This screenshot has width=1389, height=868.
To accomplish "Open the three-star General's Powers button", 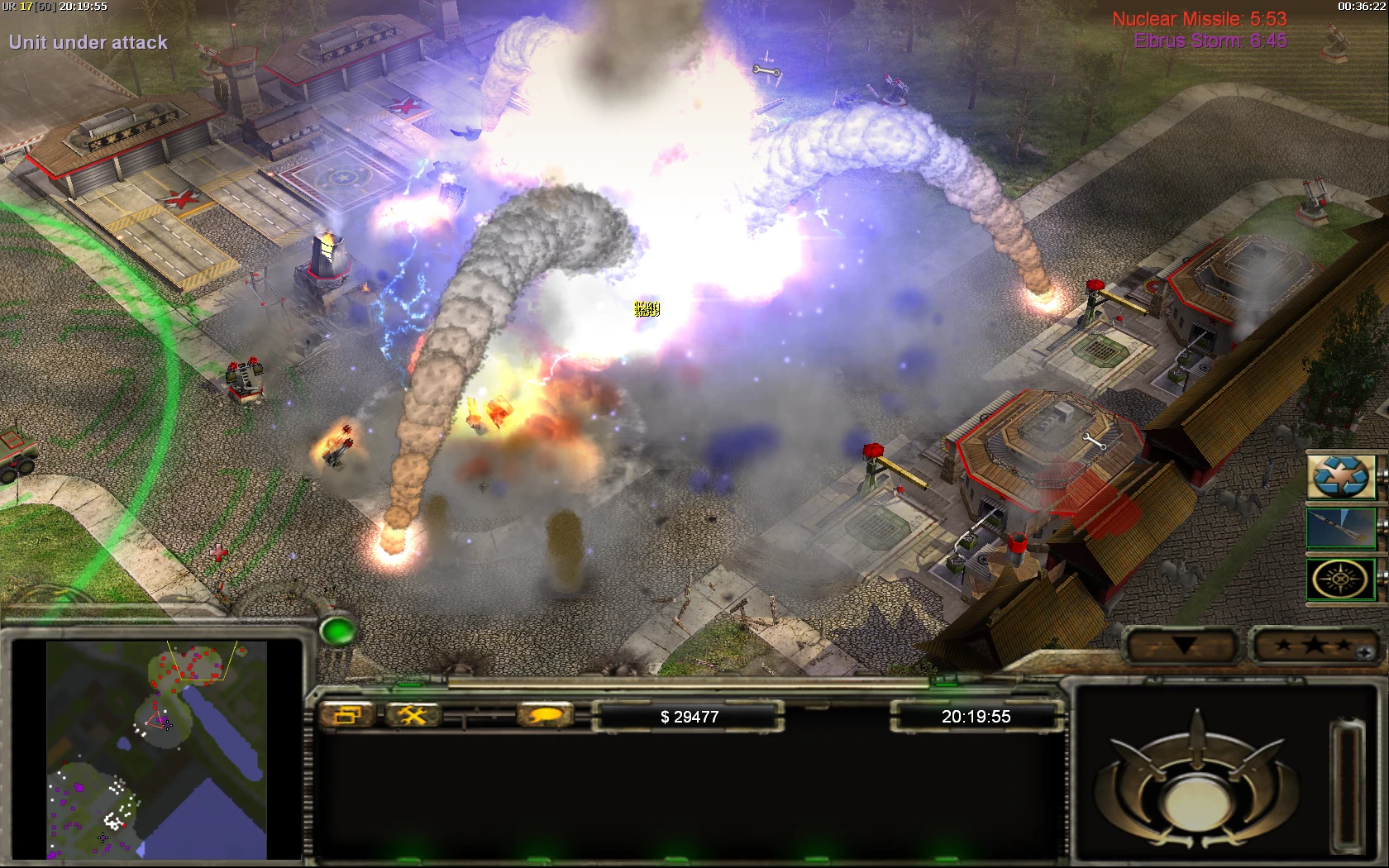I will [x=1315, y=646].
